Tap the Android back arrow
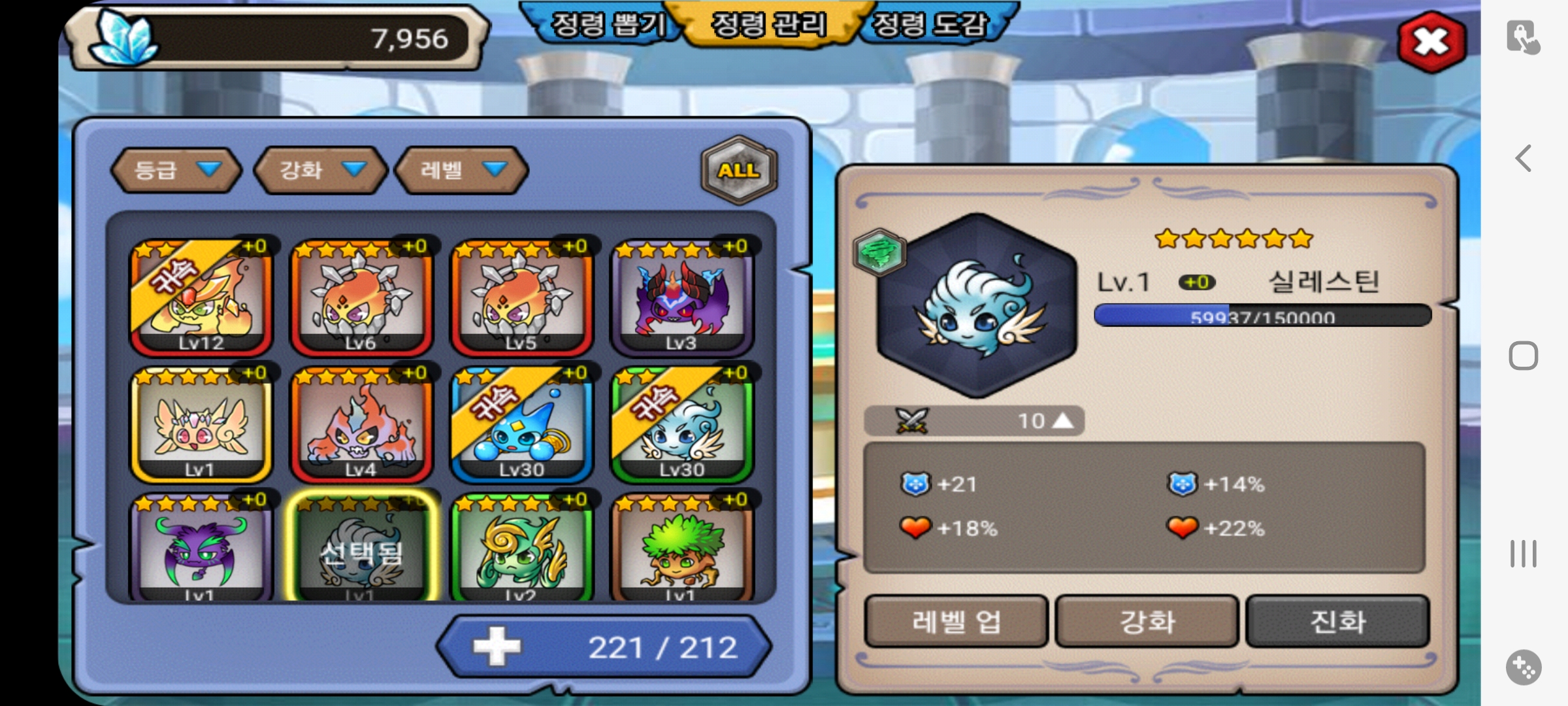 click(1524, 158)
